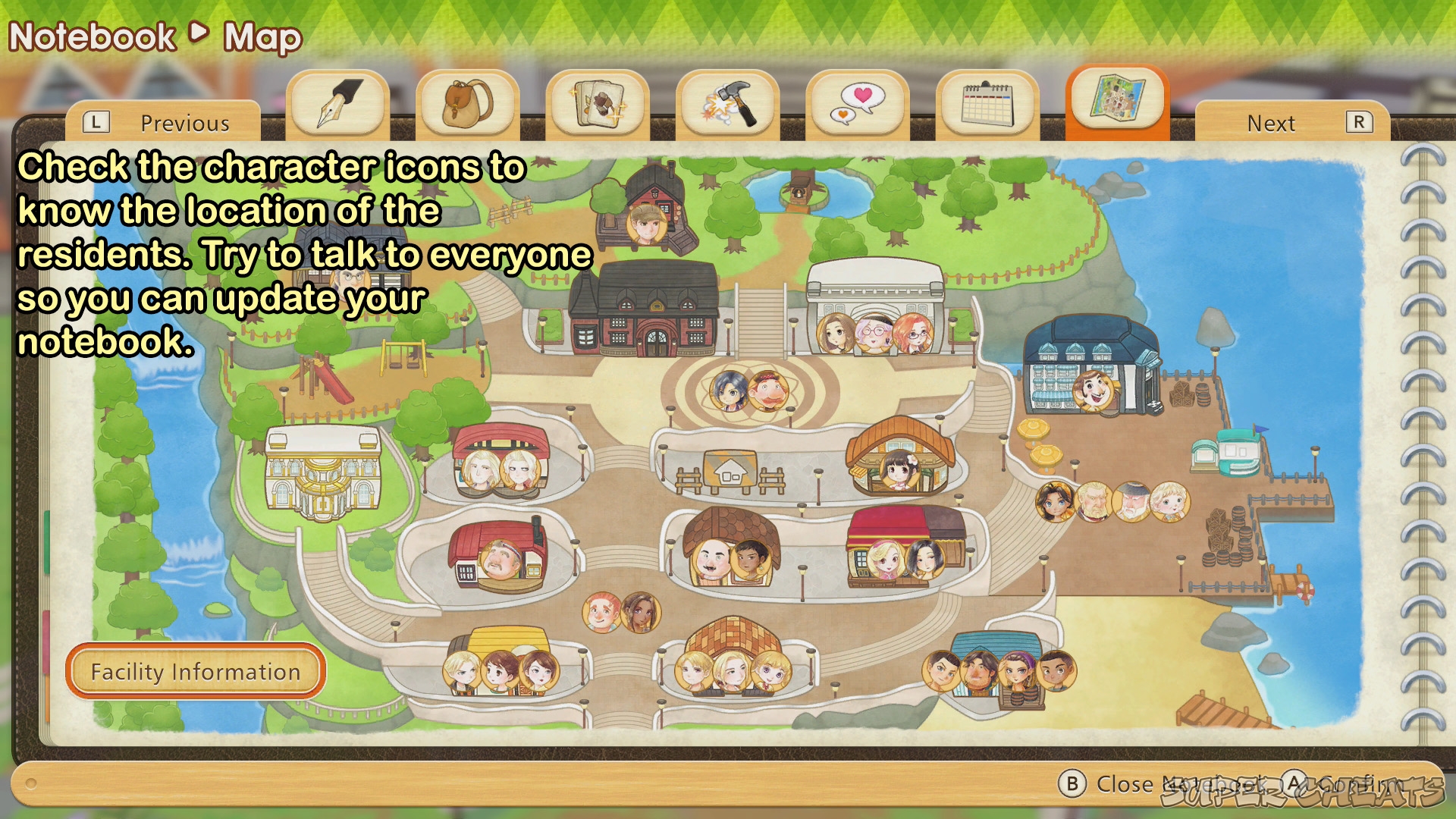Open the backpack inventory tab
The width and height of the screenshot is (1456, 819).
point(468,105)
